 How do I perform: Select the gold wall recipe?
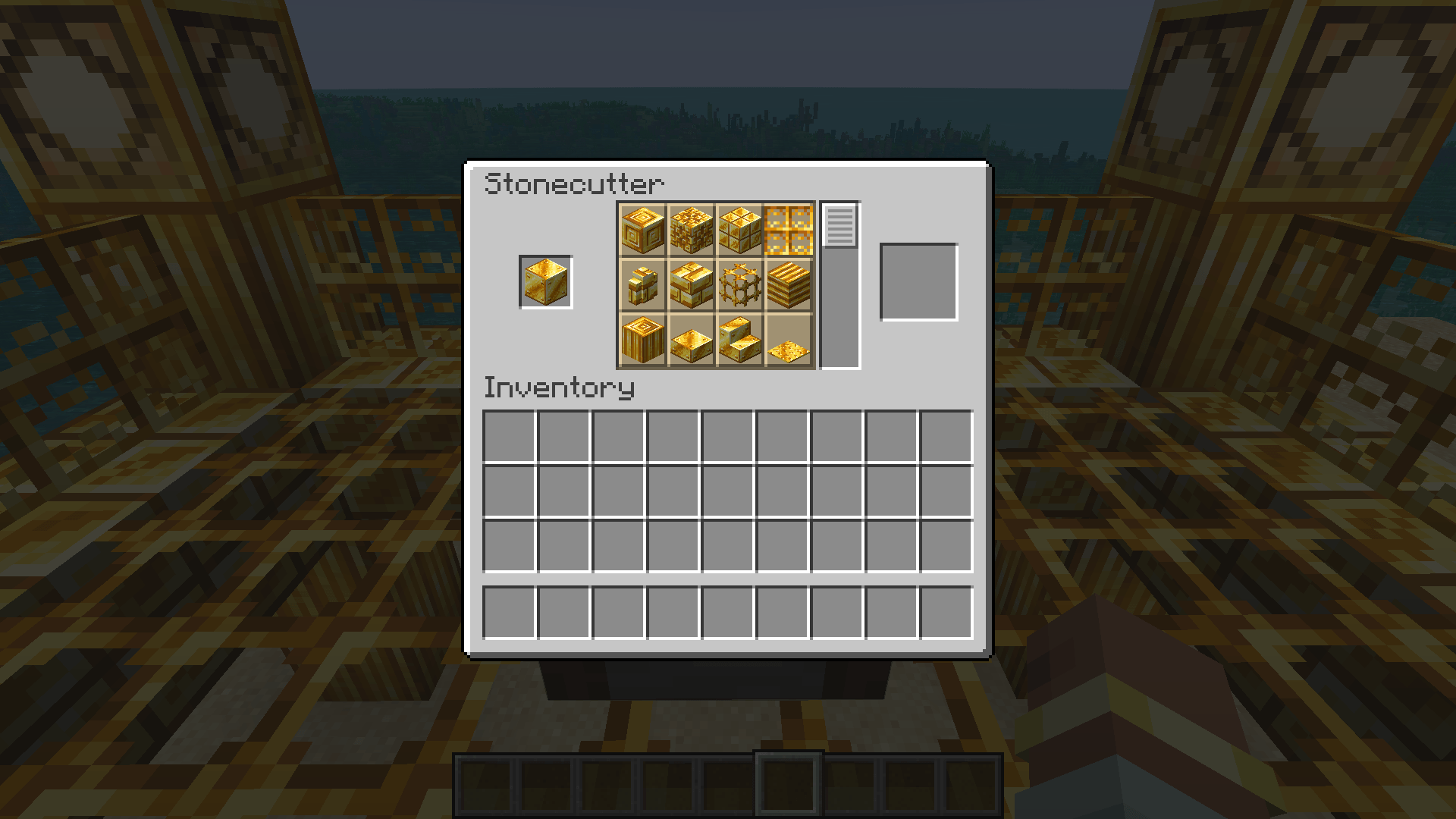(643, 284)
